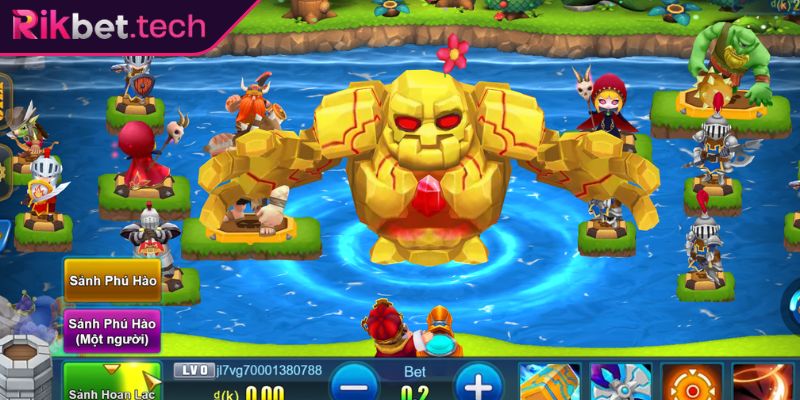The height and width of the screenshot is (400, 800).
Task: Activate the golden hammer skill
Action: click(x=550, y=382)
